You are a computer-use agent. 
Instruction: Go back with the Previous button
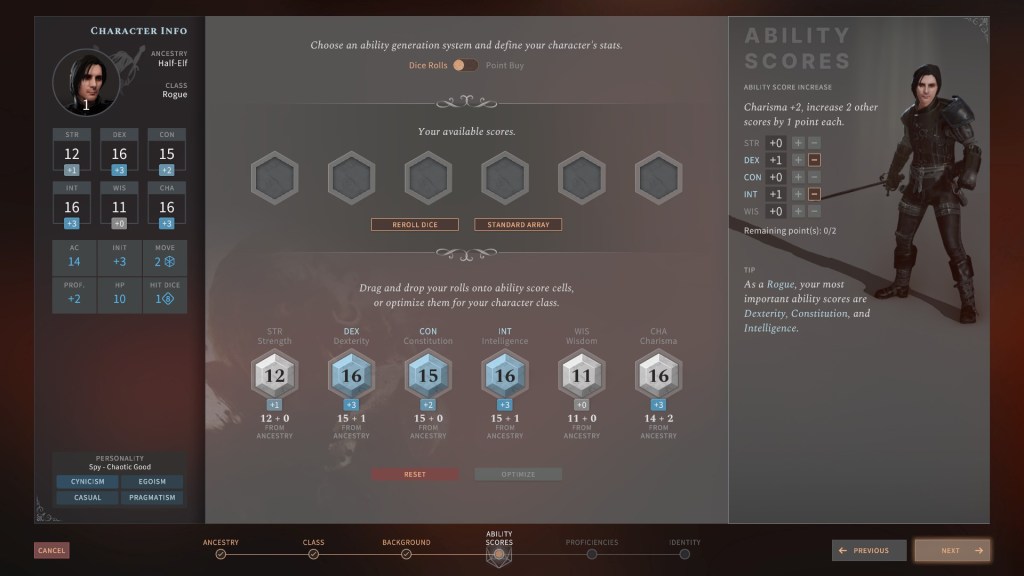pyautogui.click(x=869, y=550)
